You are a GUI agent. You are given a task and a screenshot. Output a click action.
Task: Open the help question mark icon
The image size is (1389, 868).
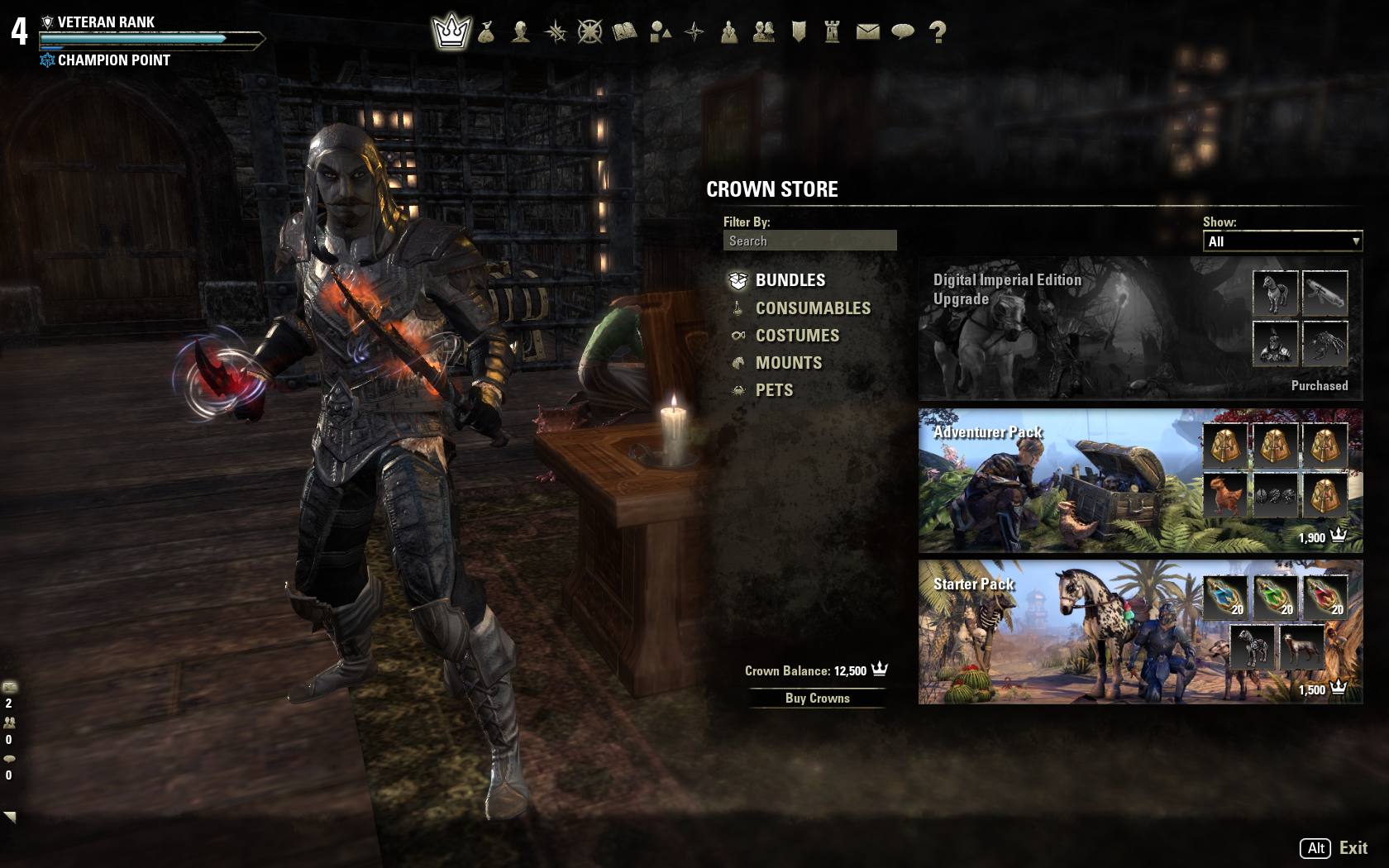tap(938, 32)
